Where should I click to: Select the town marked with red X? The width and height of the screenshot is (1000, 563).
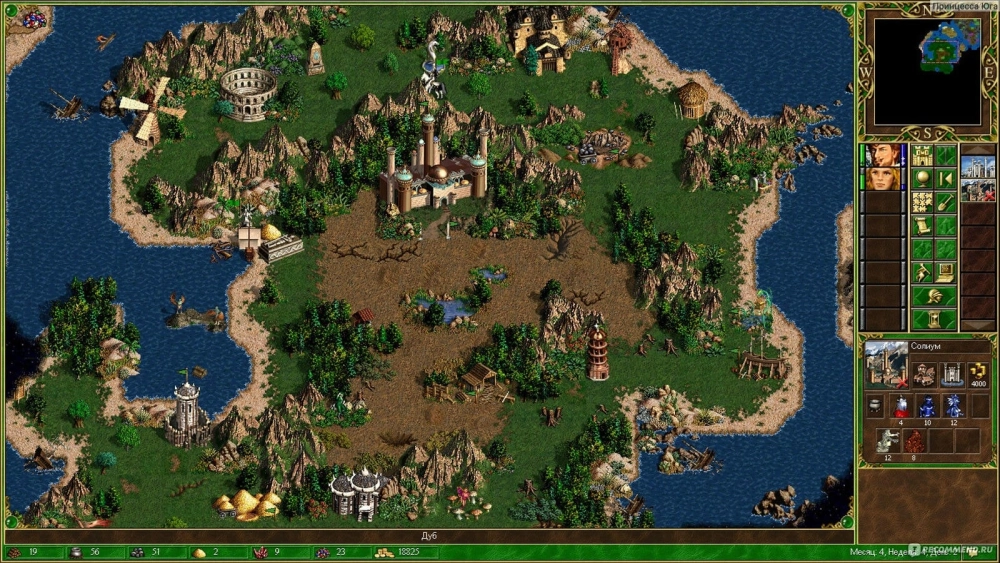pyautogui.click(x=977, y=190)
